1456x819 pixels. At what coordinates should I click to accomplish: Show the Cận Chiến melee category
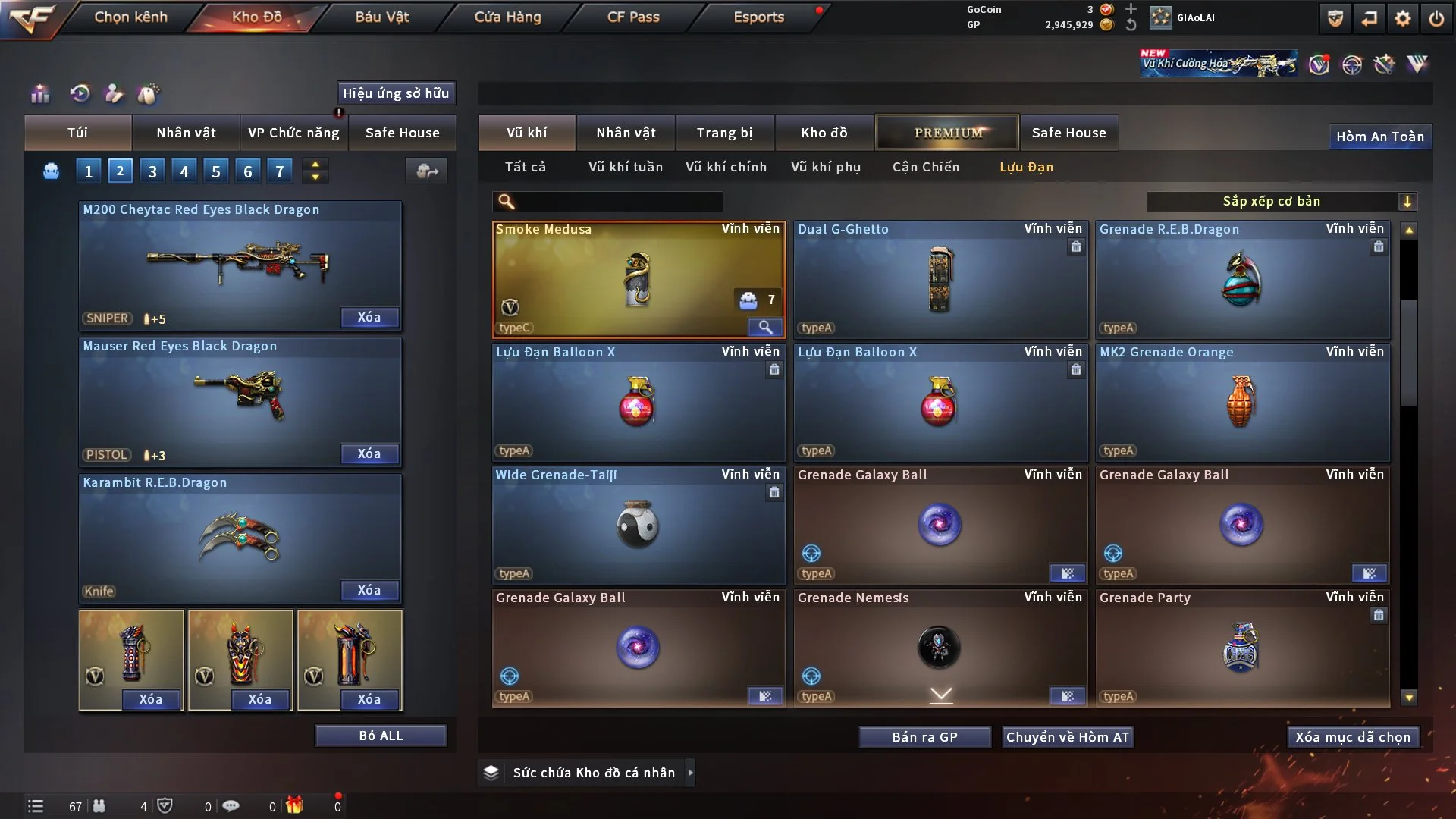[x=925, y=167]
